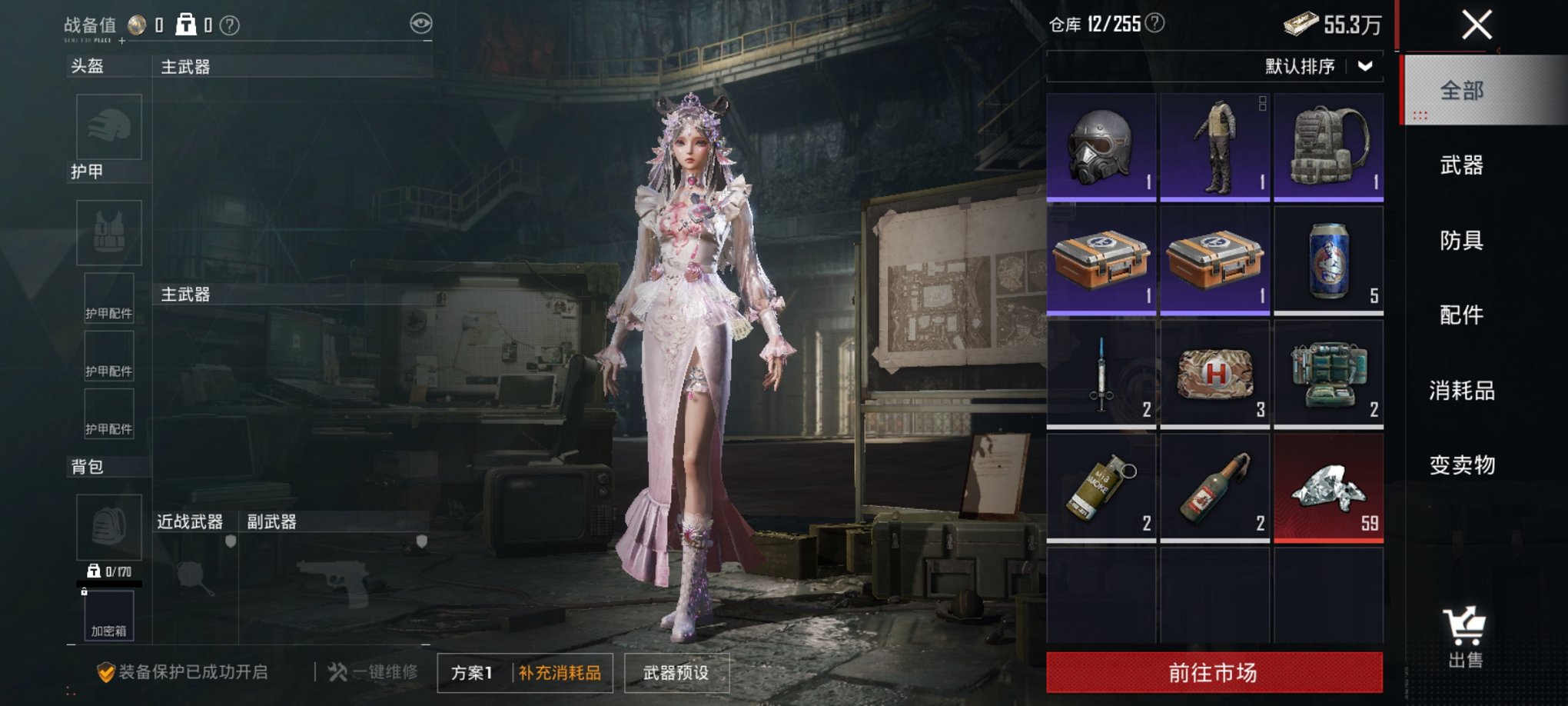Select the first airdrop crate item
Screen dimensions: 1568x706
pyautogui.click(x=1101, y=261)
